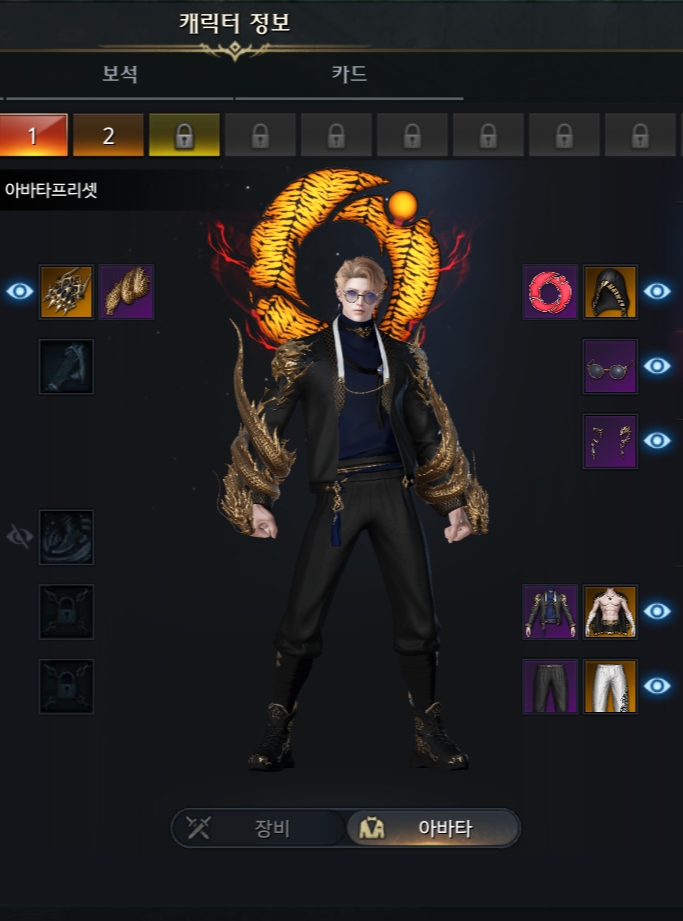Select the bare-chest top avatar slot

coord(610,611)
